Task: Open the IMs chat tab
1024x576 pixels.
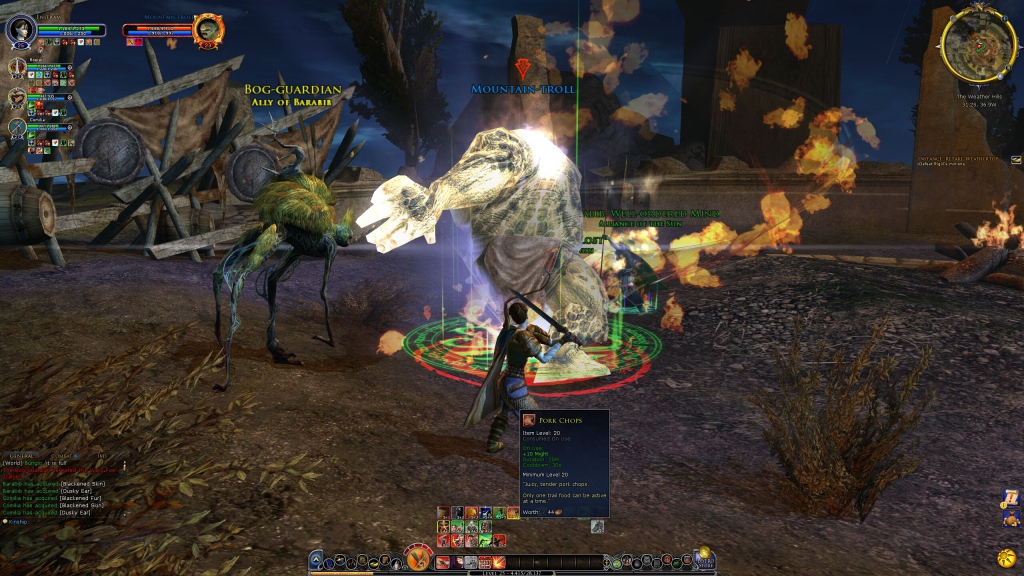Action: (101, 456)
